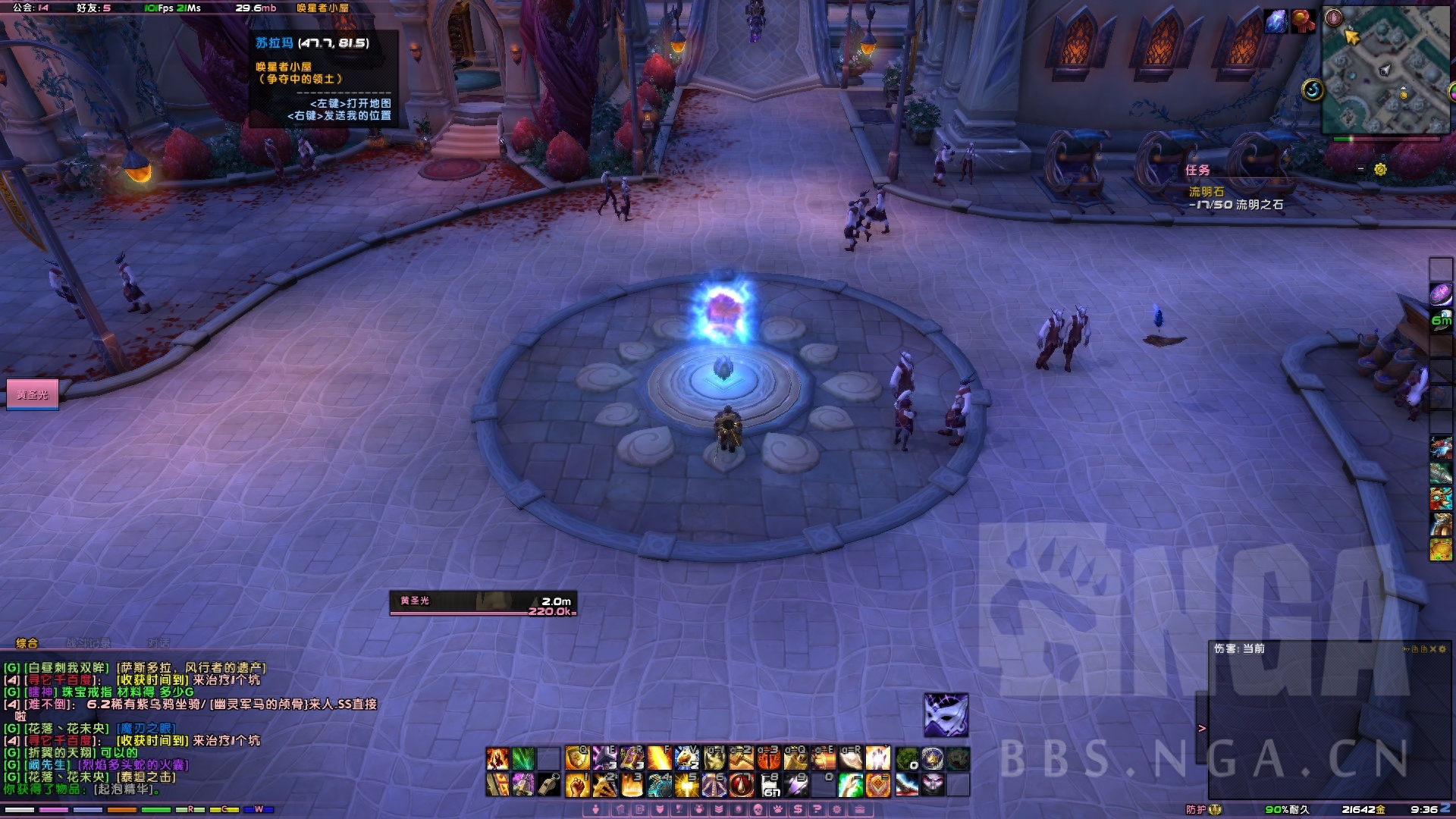
Task: Click the masquerade mask extra ability button
Action: [x=946, y=714]
